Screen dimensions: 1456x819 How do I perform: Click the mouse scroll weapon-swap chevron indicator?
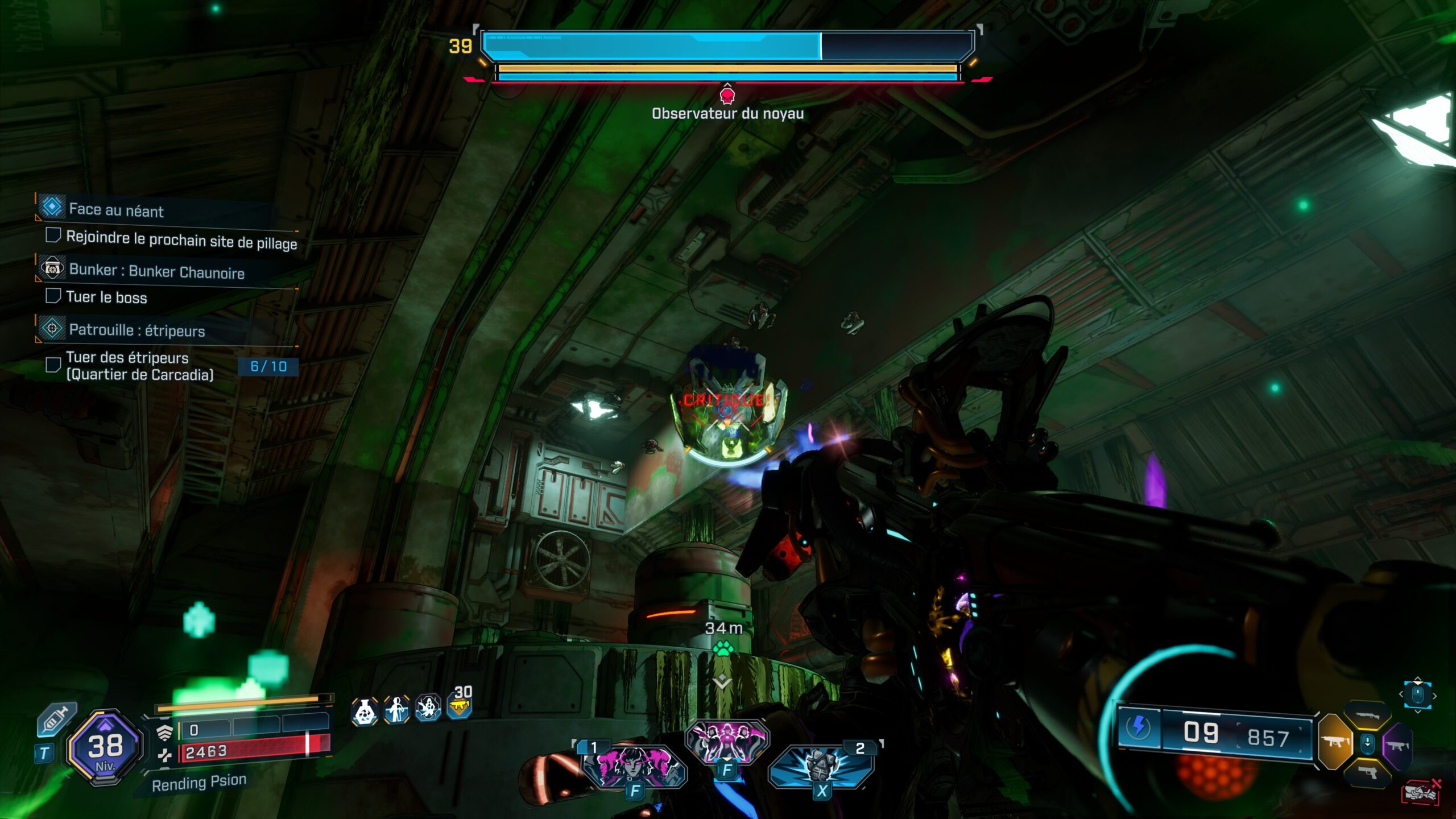coord(1417,695)
